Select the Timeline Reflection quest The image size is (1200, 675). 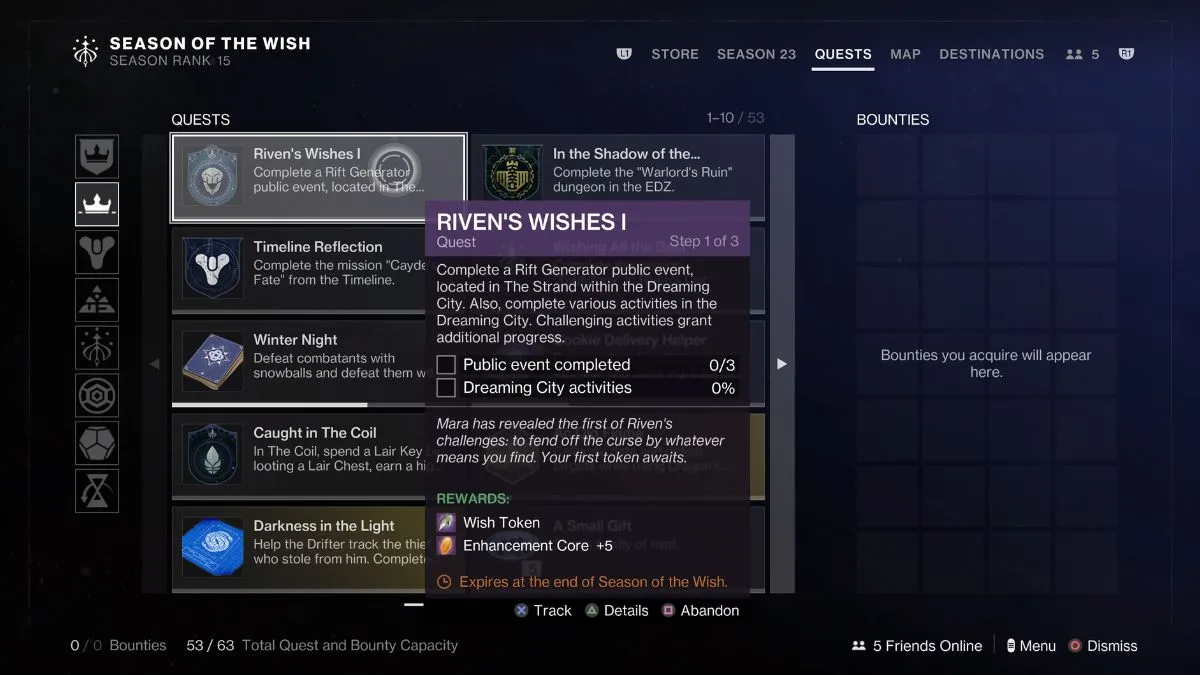pyautogui.click(x=298, y=271)
